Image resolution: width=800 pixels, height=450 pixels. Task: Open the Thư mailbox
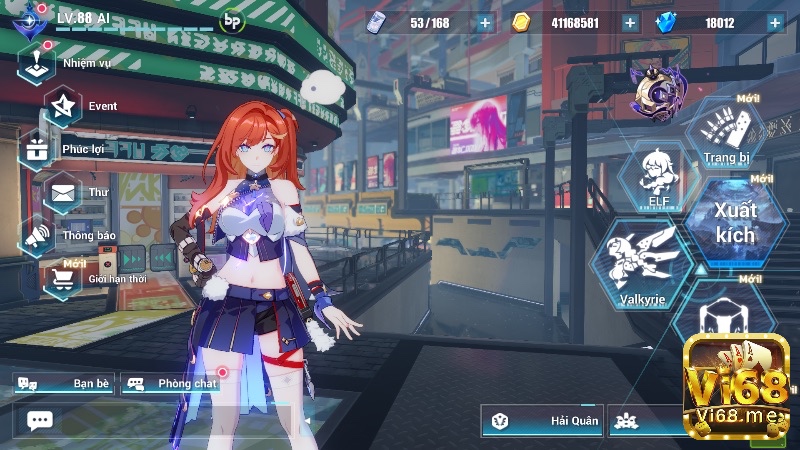pyautogui.click(x=63, y=192)
